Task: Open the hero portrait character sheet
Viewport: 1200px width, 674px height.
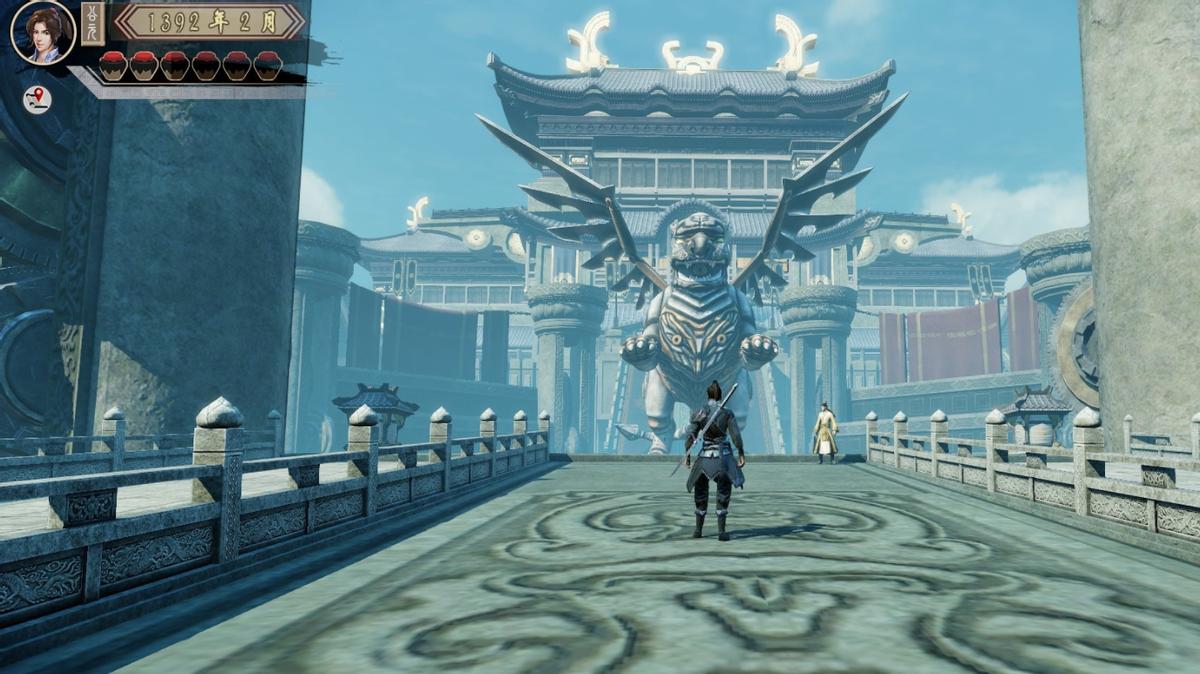Action: pyautogui.click(x=43, y=33)
